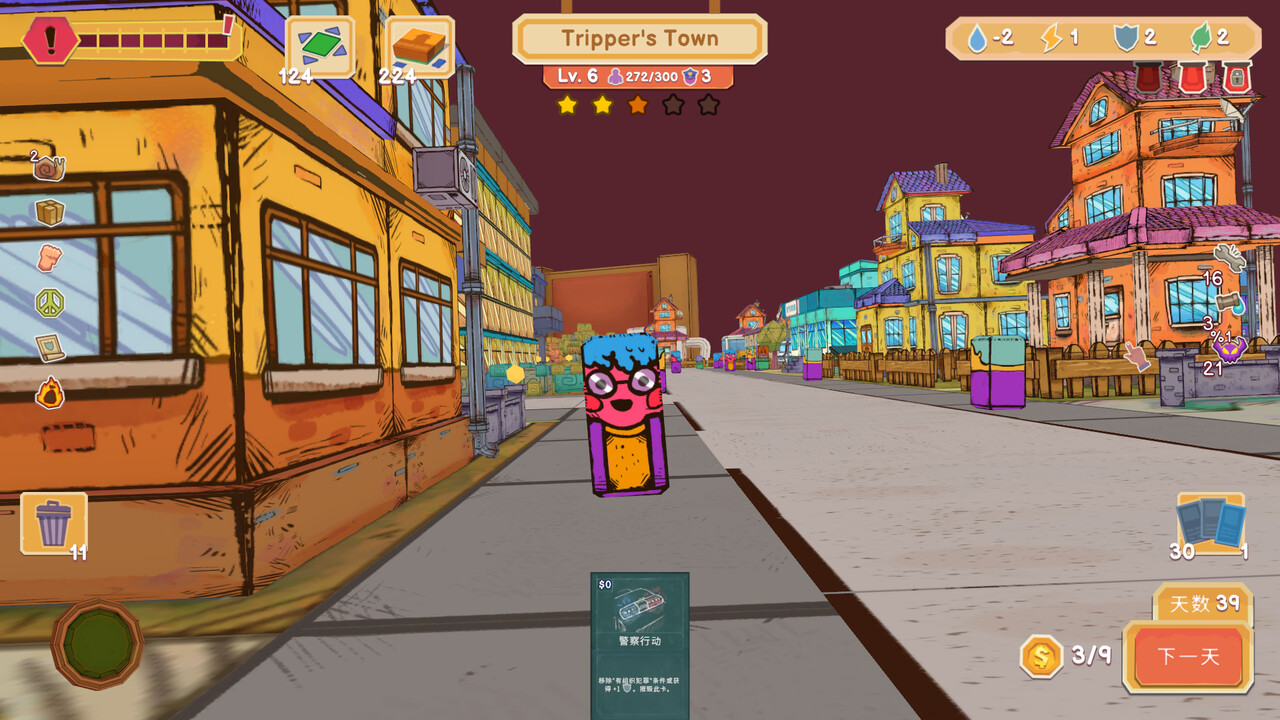This screenshot has width=1280, height=720.
Task: Click the raised fist status icon
Action: coord(49,257)
